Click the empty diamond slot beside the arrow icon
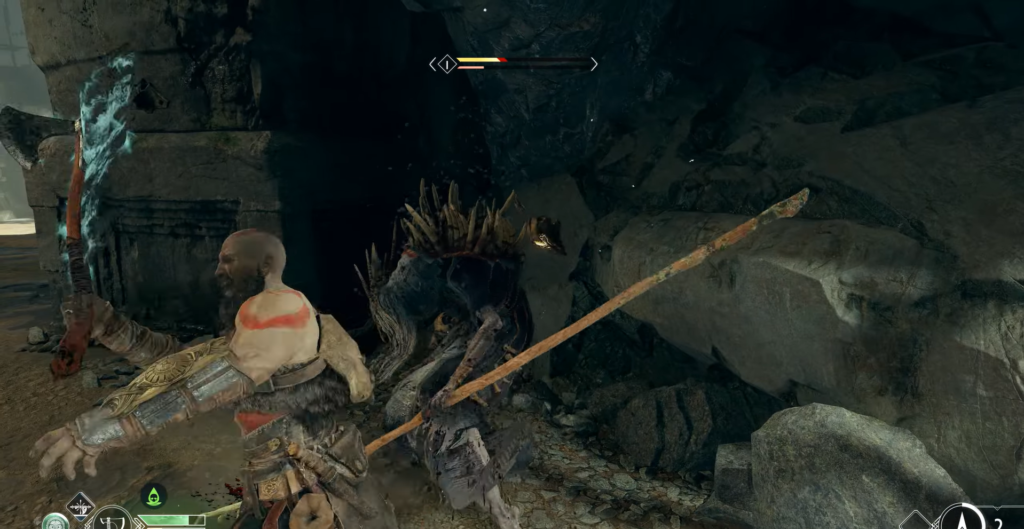The width and height of the screenshot is (1024, 529). (915, 521)
